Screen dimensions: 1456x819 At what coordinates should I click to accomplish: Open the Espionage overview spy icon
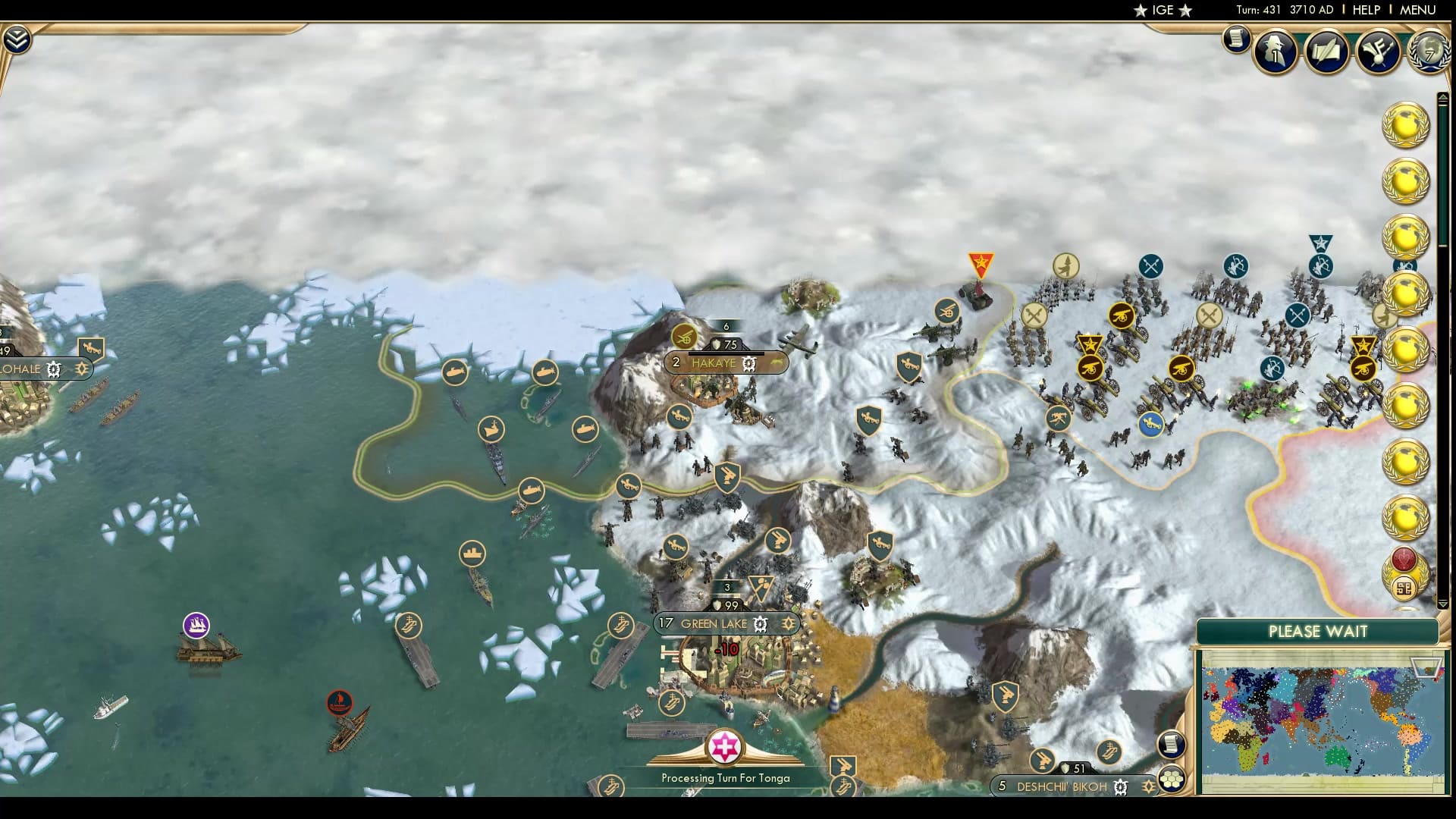pos(1275,50)
